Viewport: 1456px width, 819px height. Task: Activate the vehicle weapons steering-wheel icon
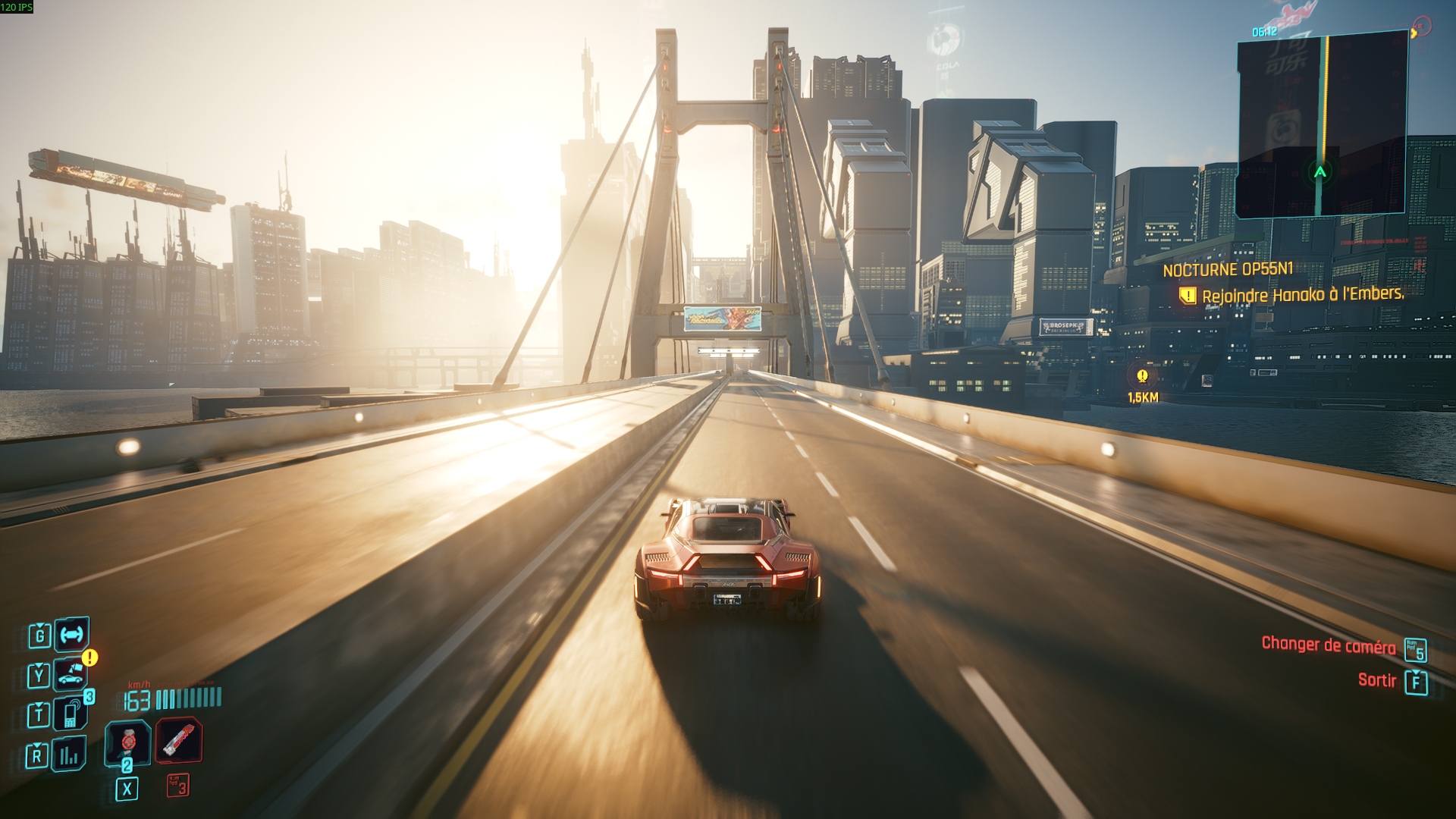tap(72, 634)
